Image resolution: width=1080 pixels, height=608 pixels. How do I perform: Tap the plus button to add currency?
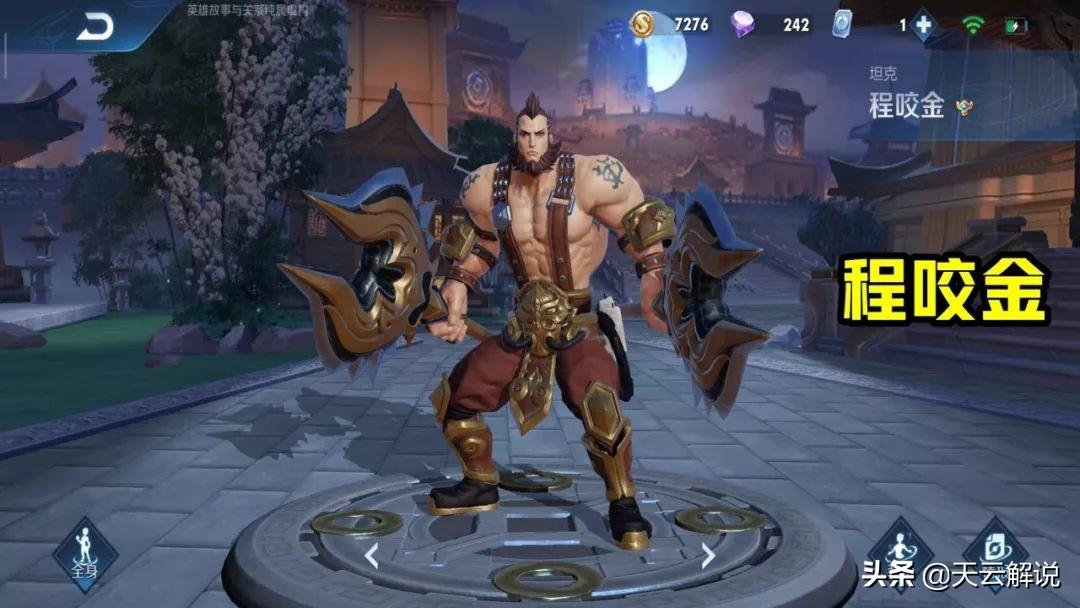[922, 25]
